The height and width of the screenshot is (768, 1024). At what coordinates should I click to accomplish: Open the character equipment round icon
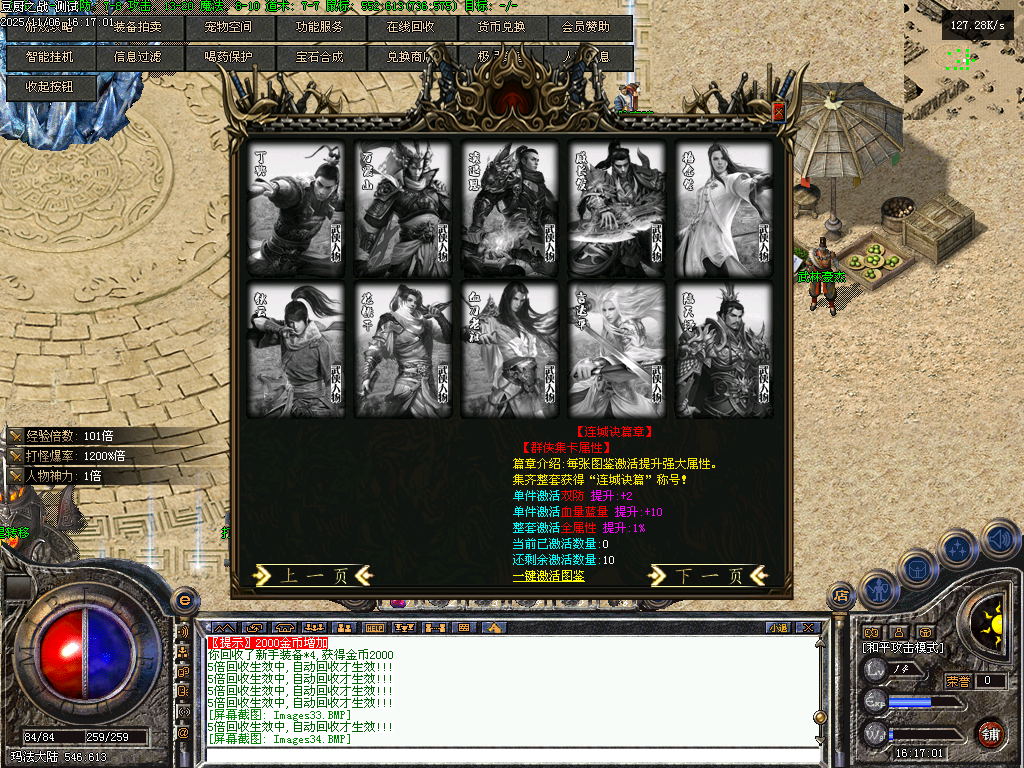877,591
